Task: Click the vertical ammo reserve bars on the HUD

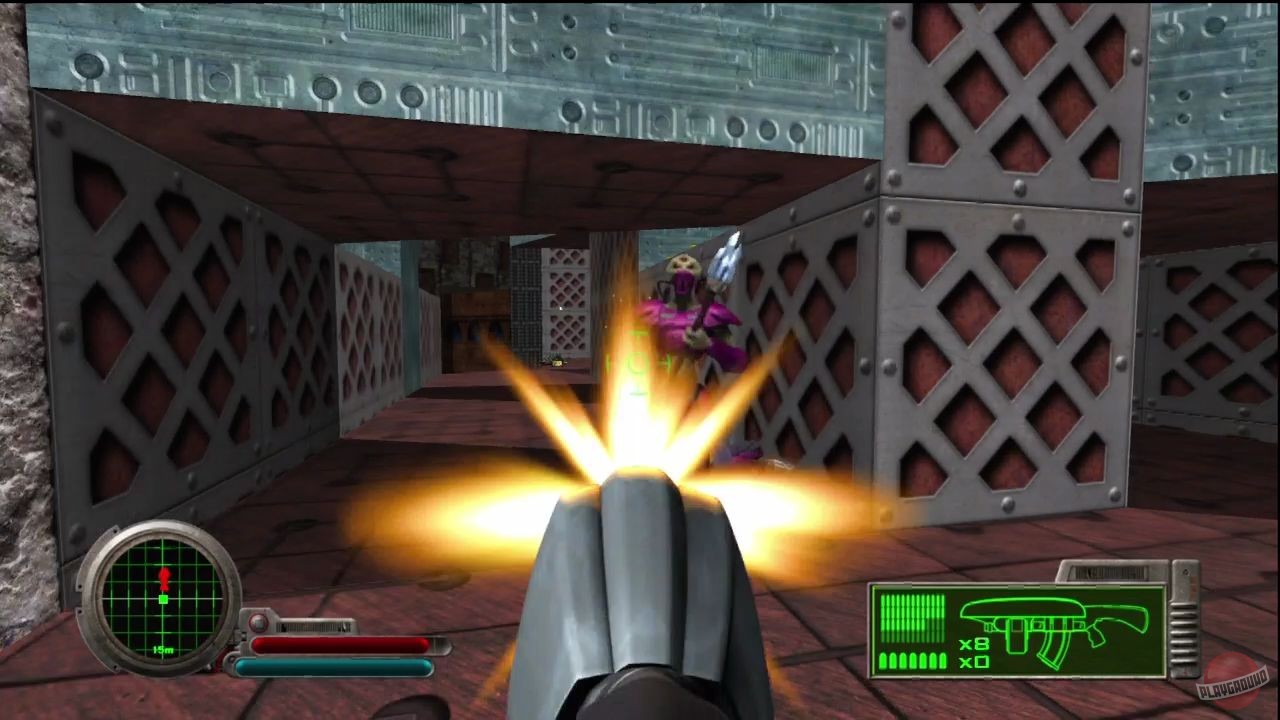Action: coord(912,615)
